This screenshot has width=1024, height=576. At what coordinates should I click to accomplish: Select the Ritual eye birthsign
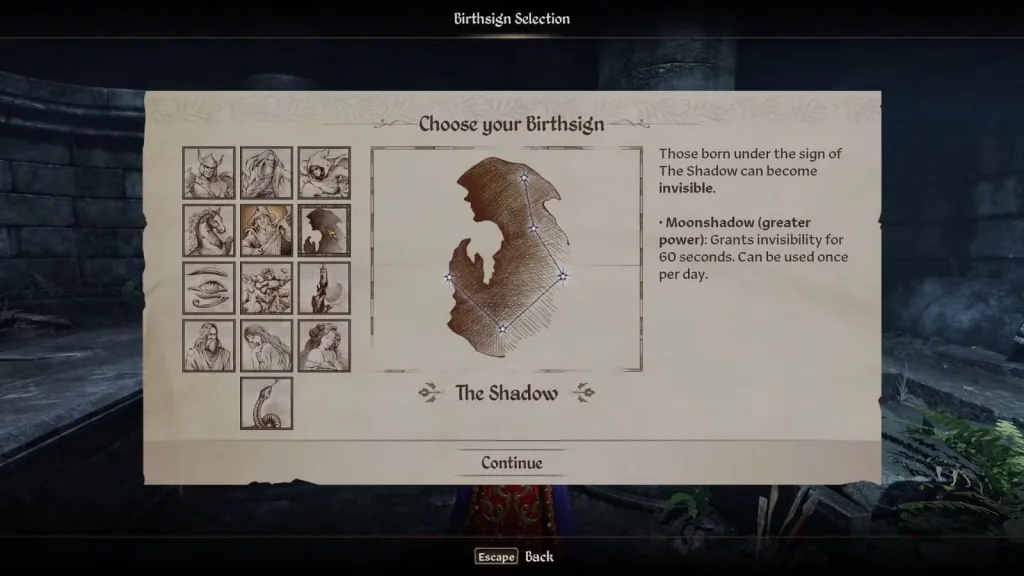tap(209, 288)
